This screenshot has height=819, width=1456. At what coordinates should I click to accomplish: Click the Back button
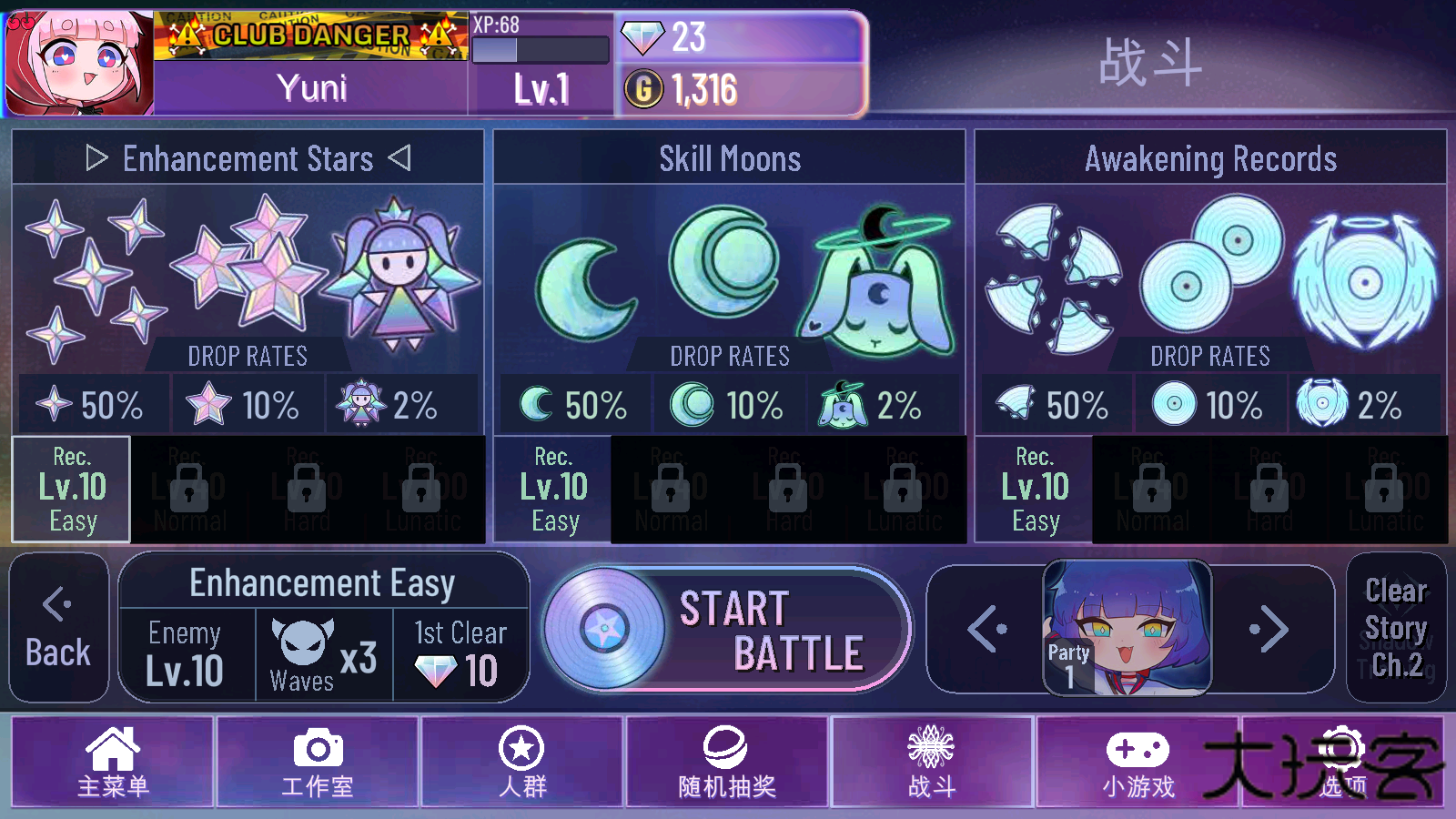(x=58, y=628)
